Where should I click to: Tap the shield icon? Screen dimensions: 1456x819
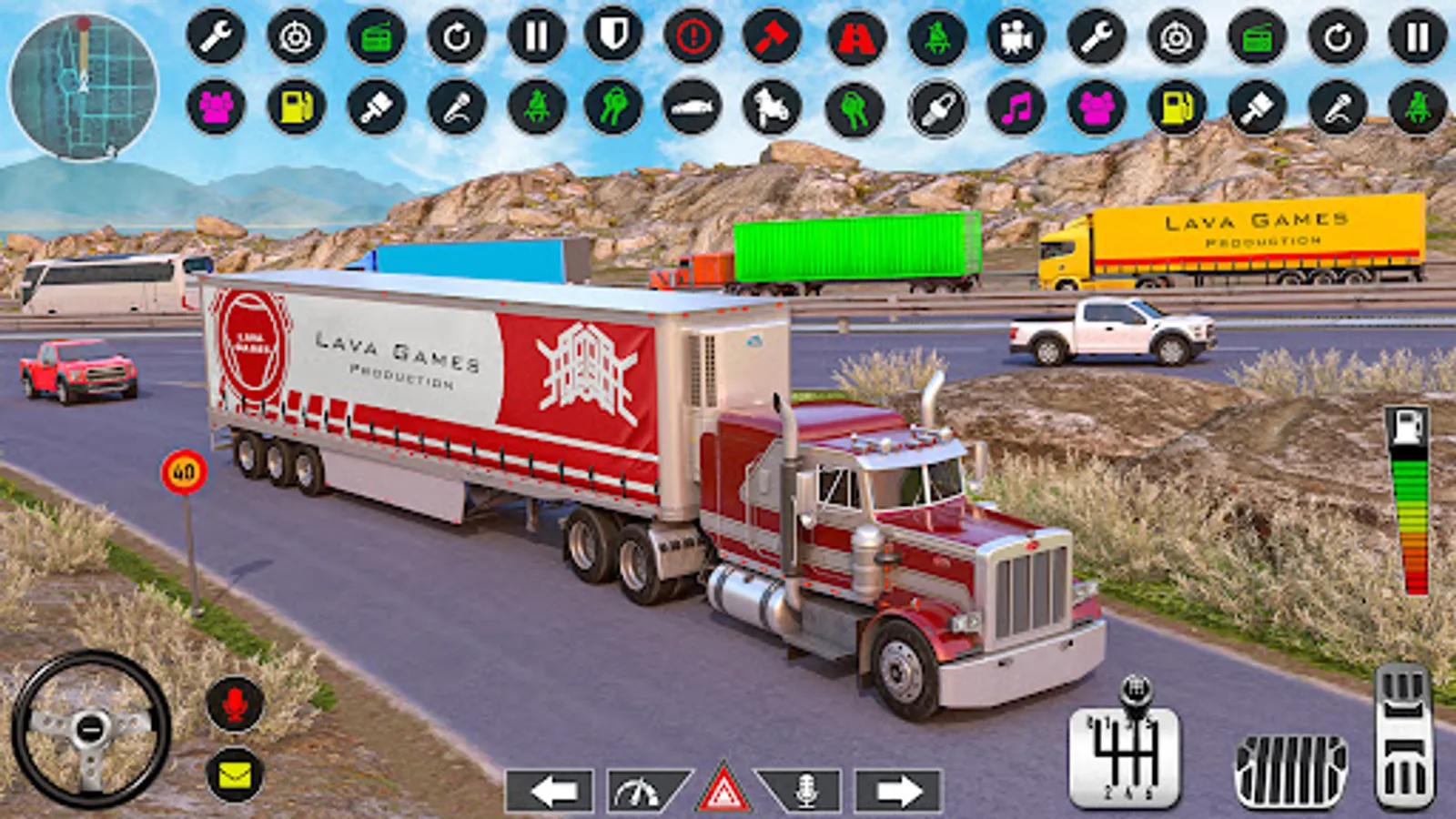613,37
